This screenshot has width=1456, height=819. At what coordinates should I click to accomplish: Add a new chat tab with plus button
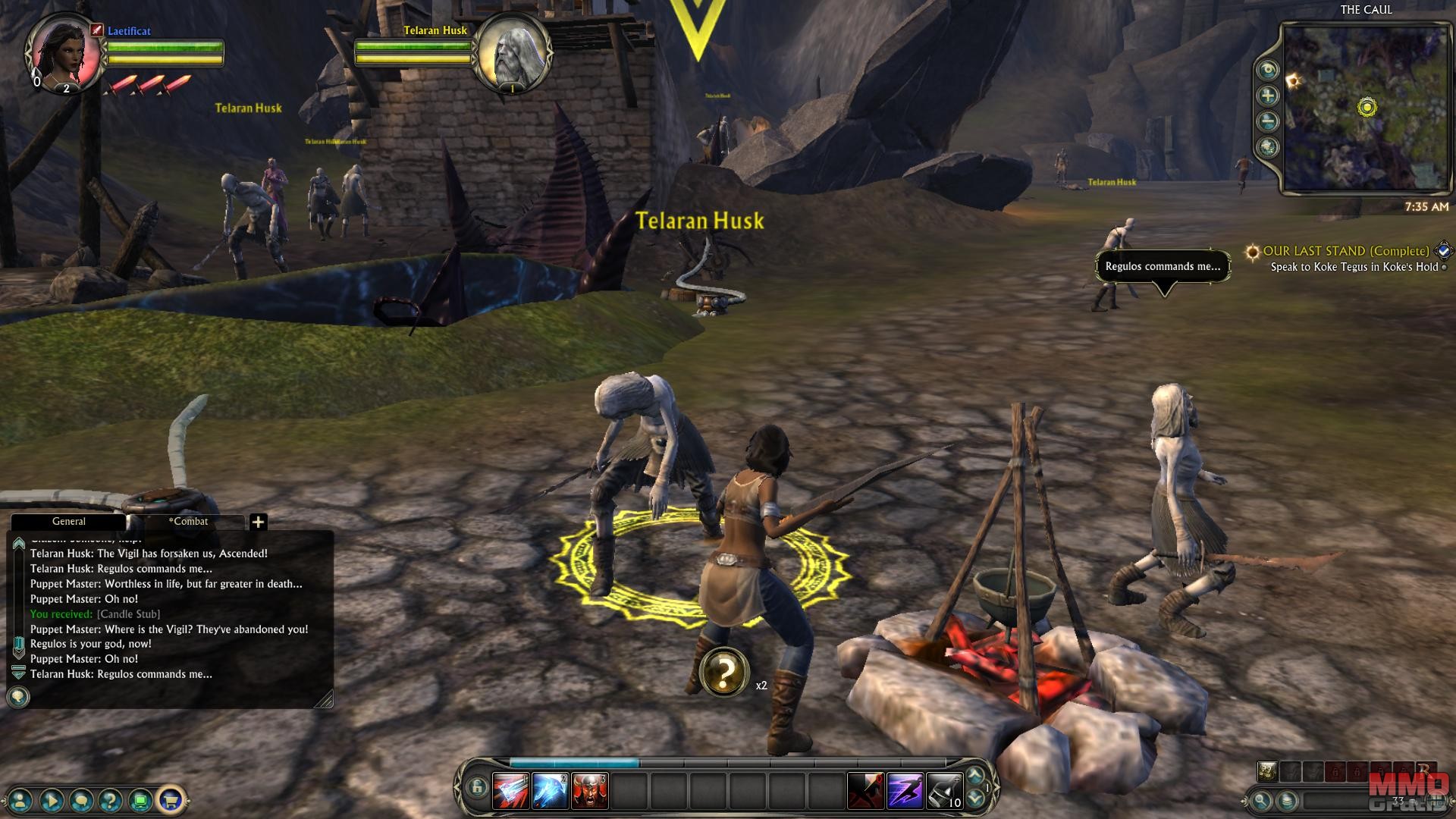258,522
